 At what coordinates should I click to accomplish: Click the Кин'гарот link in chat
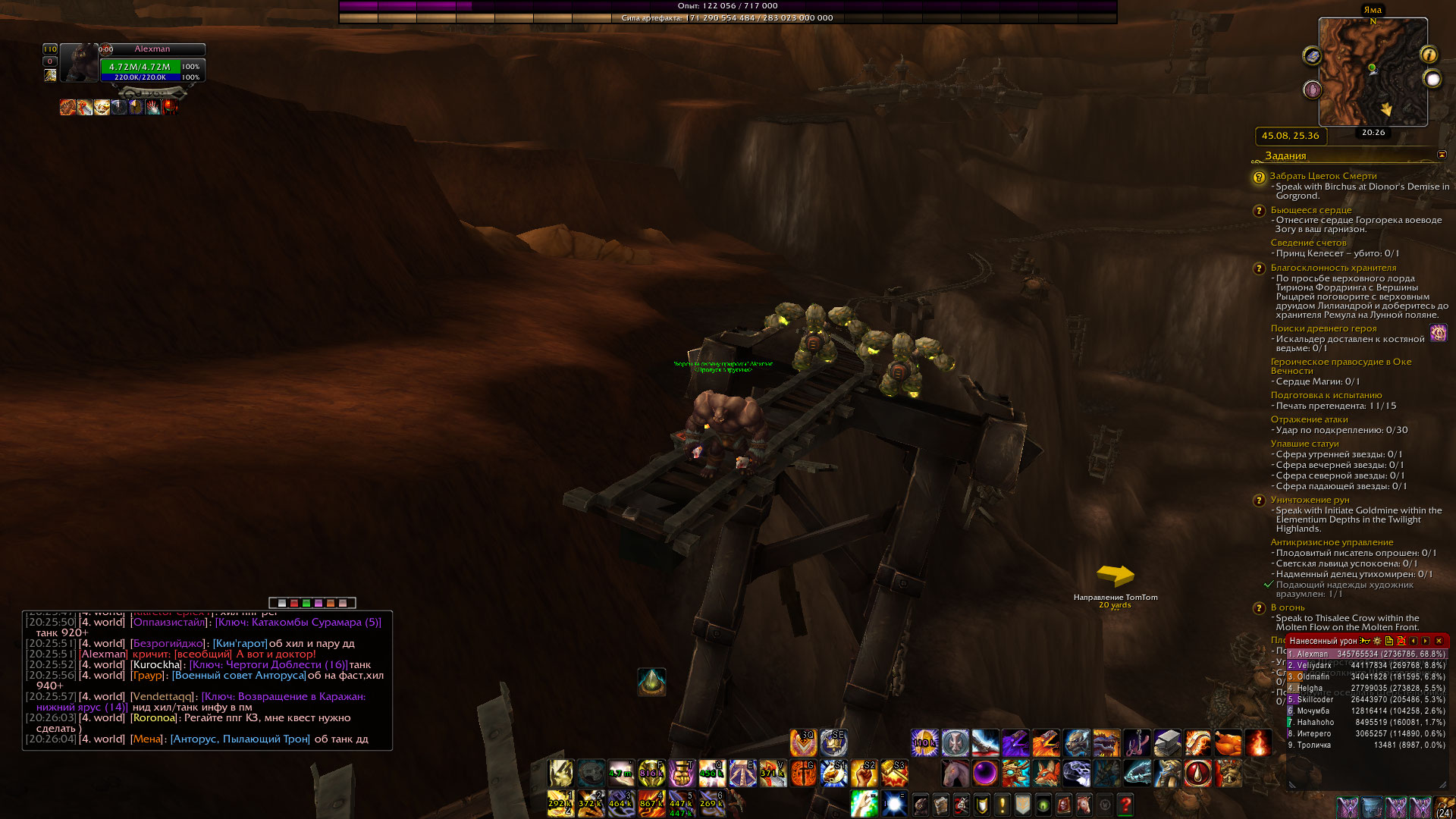(240, 643)
